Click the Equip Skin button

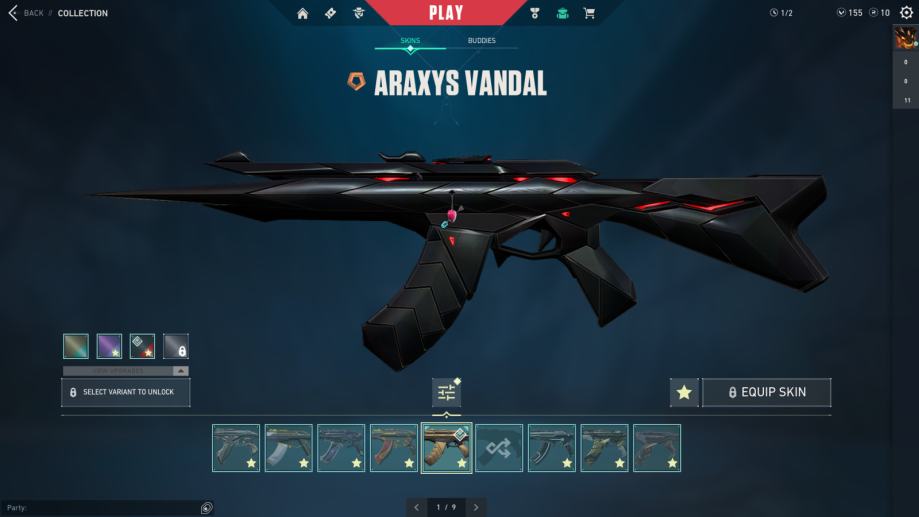coord(766,392)
